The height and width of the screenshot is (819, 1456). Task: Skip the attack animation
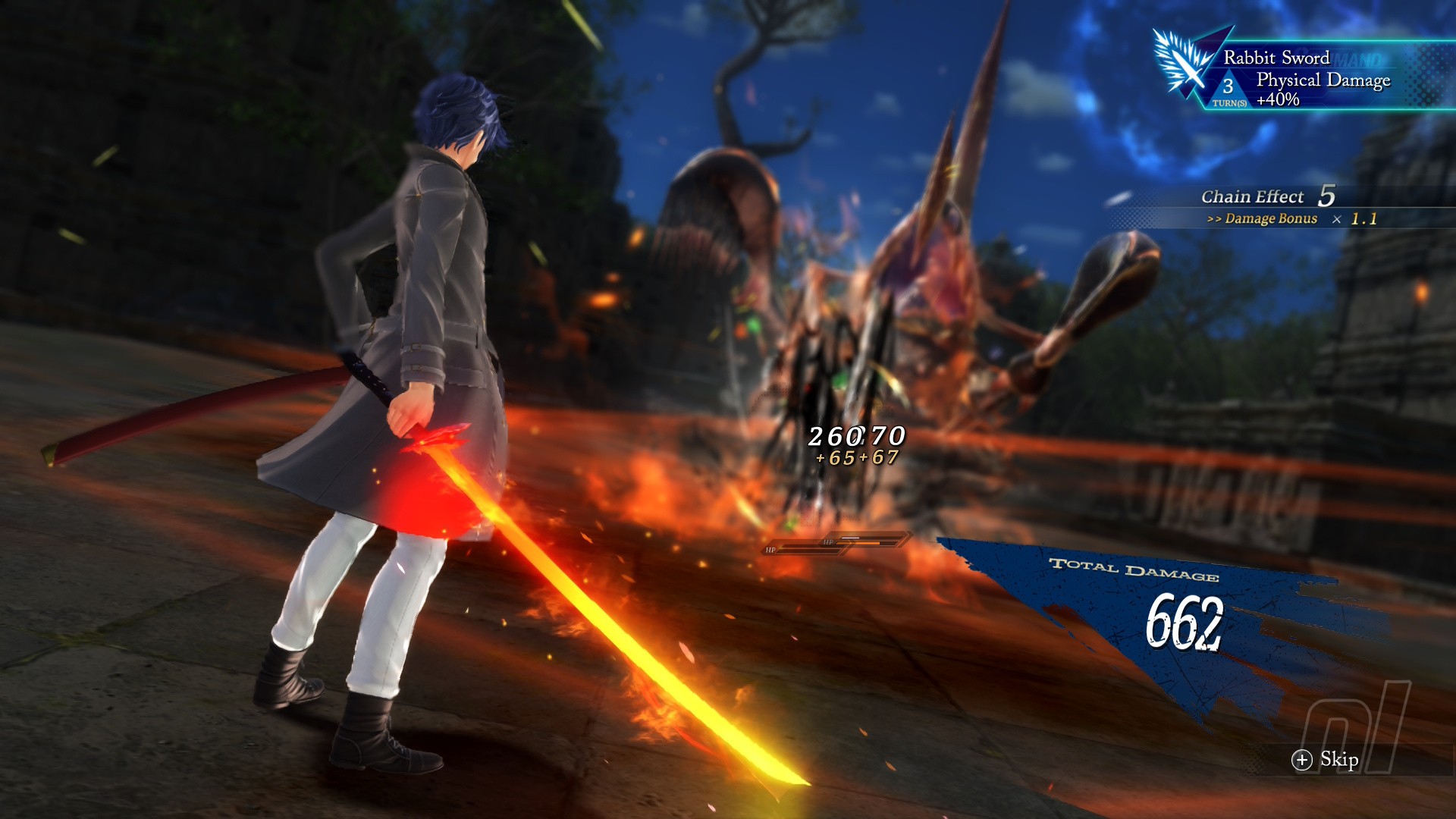click(x=1325, y=760)
